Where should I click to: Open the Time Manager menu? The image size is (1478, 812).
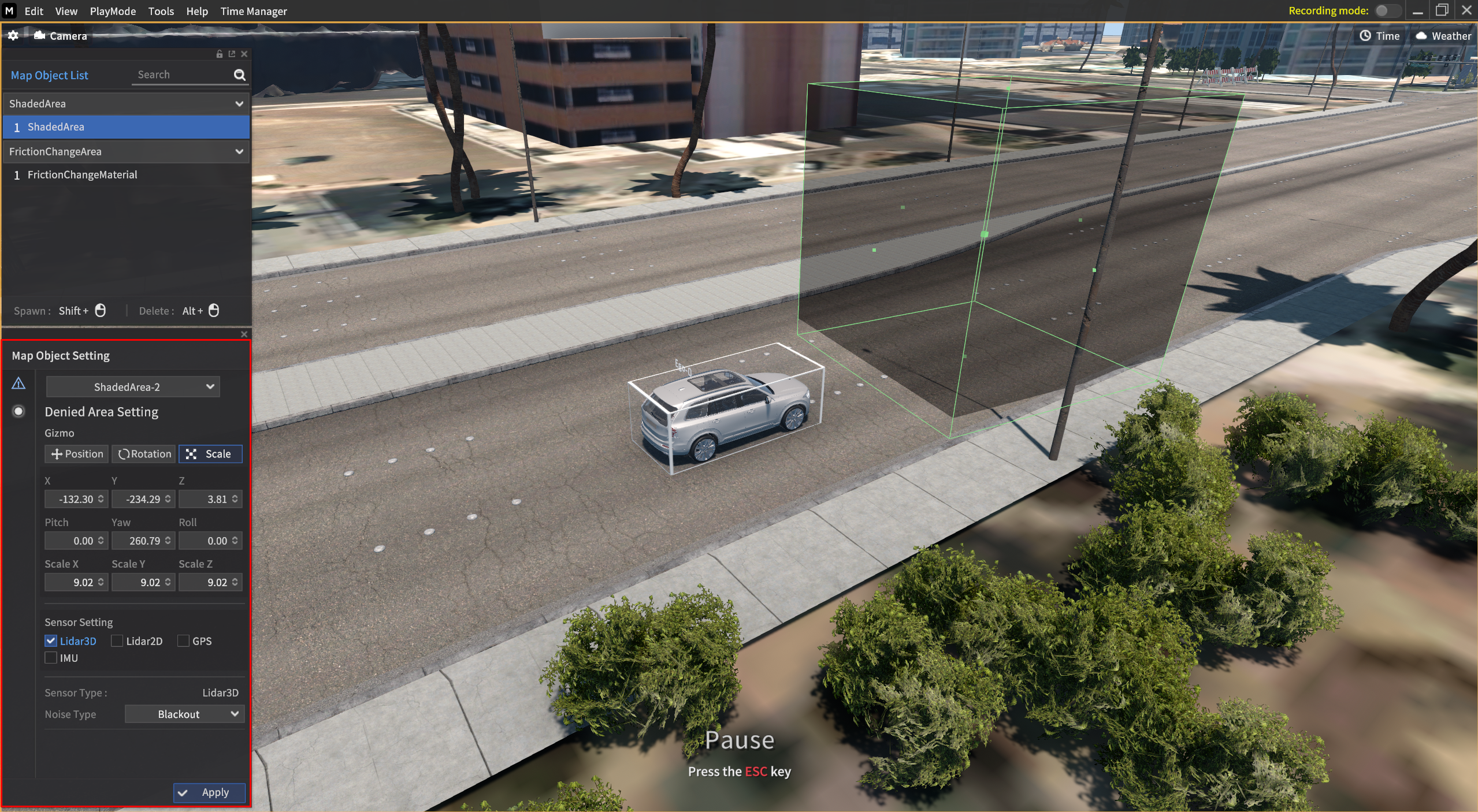tap(253, 11)
